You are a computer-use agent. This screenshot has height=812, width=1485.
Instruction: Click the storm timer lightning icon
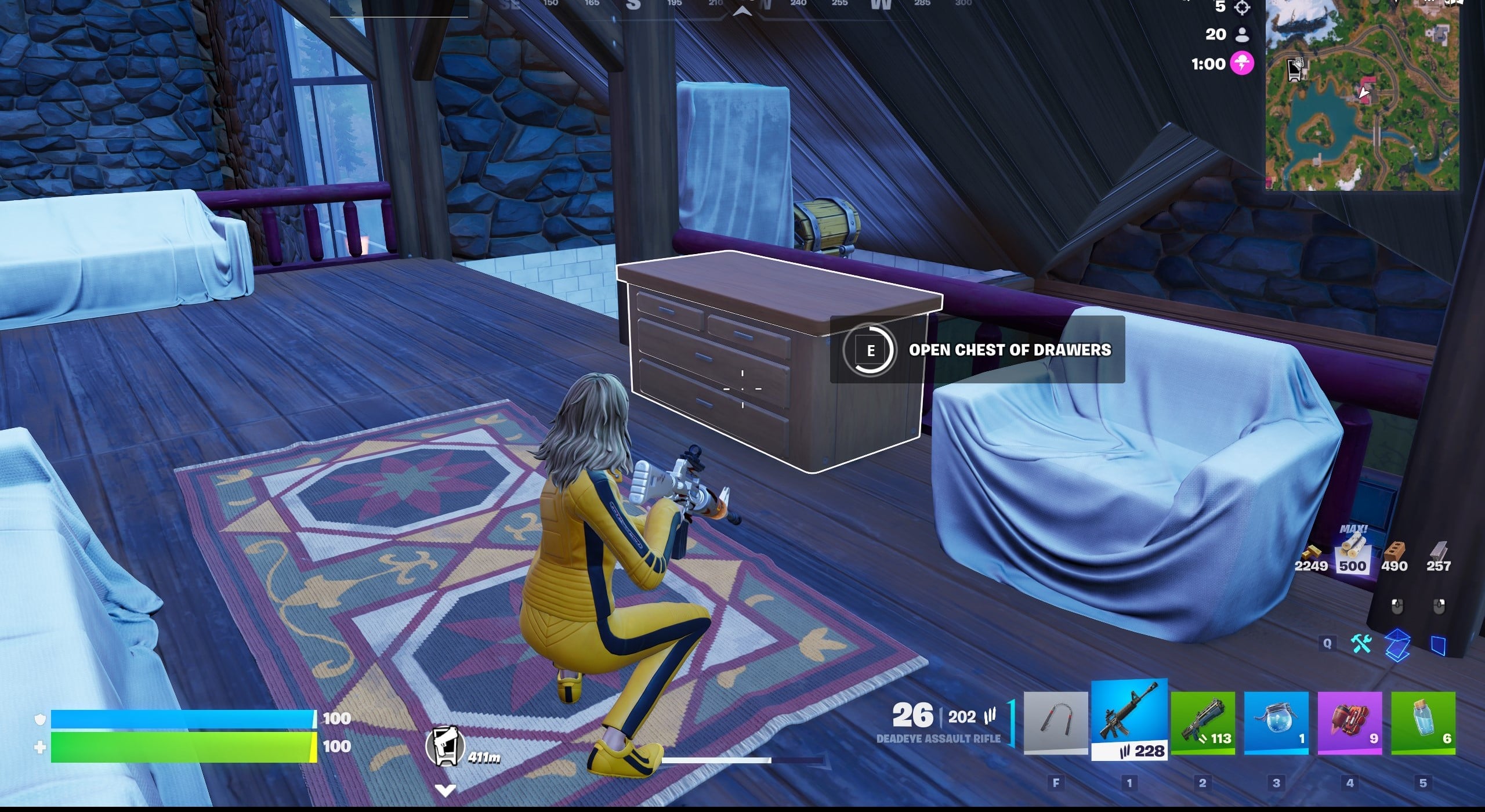1242,64
